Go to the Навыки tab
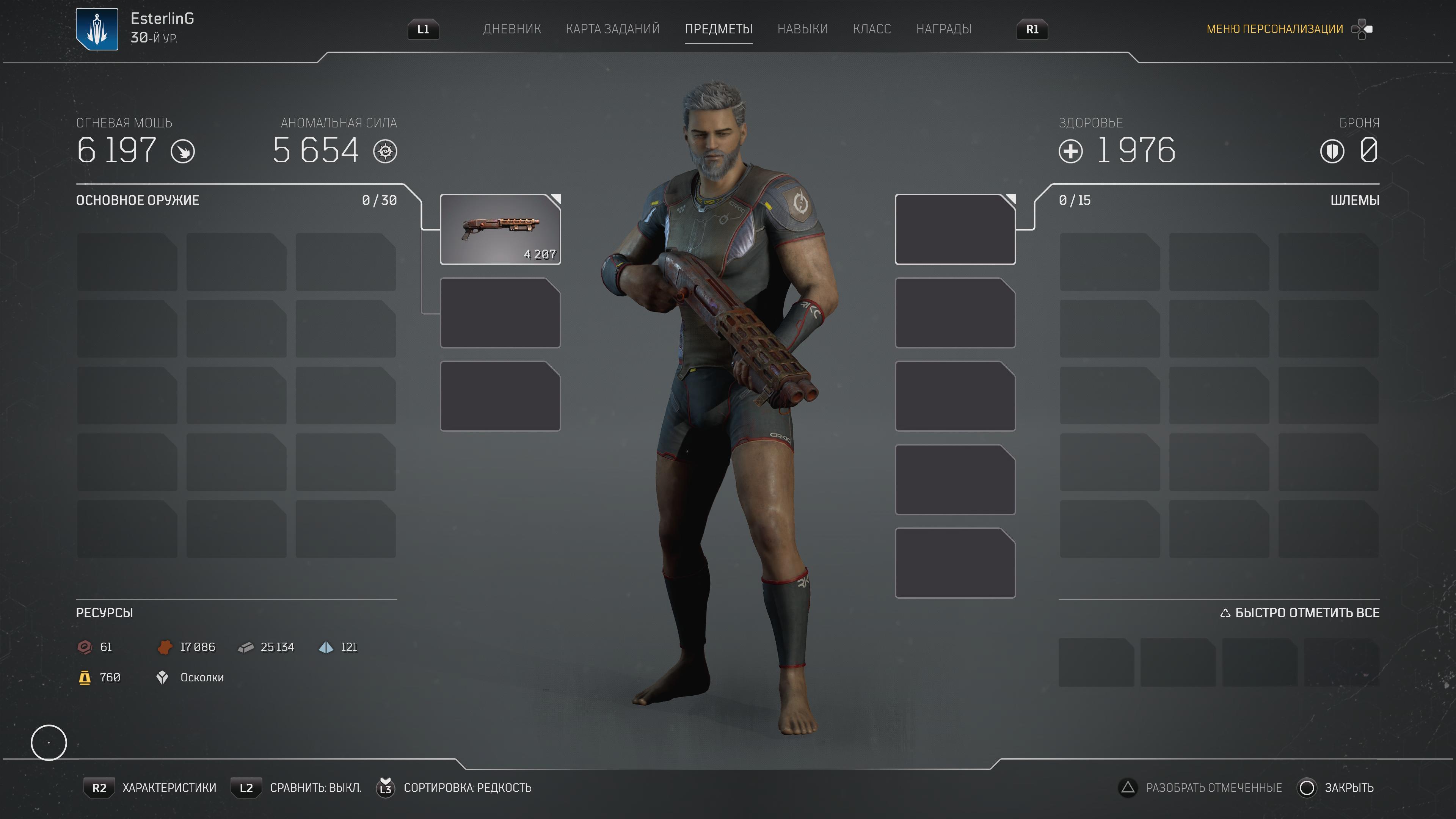Image resolution: width=1456 pixels, height=819 pixels. [802, 29]
